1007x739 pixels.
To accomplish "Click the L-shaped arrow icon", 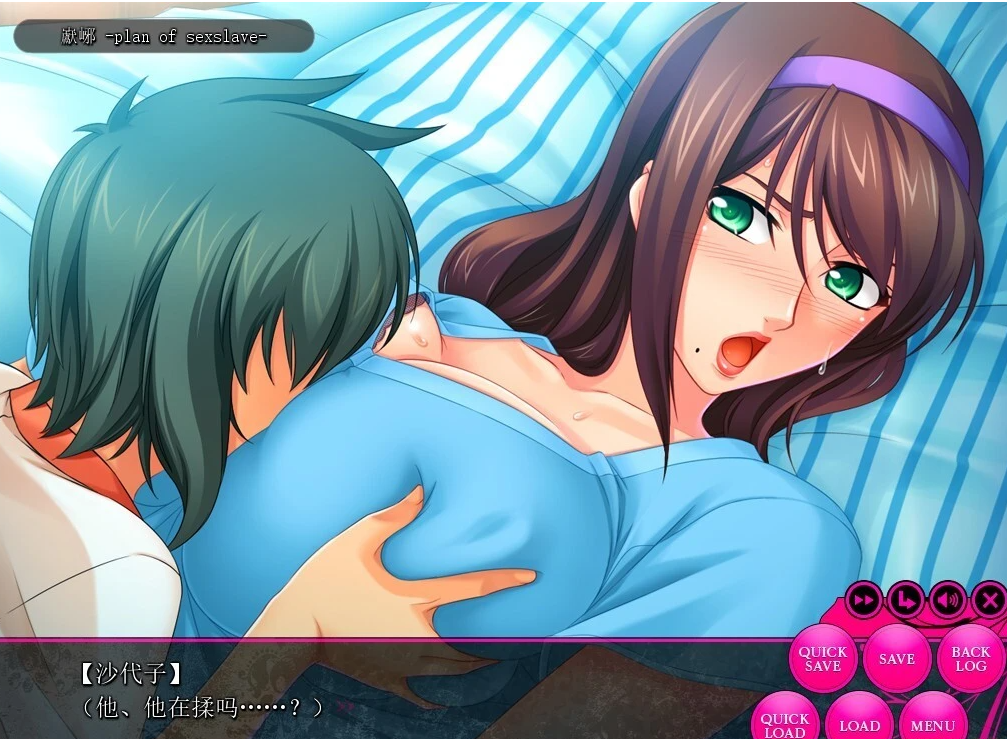I will point(905,600).
